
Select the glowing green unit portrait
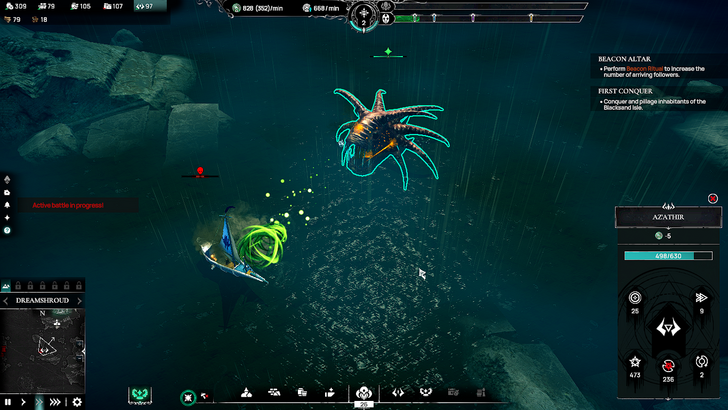tap(141, 395)
